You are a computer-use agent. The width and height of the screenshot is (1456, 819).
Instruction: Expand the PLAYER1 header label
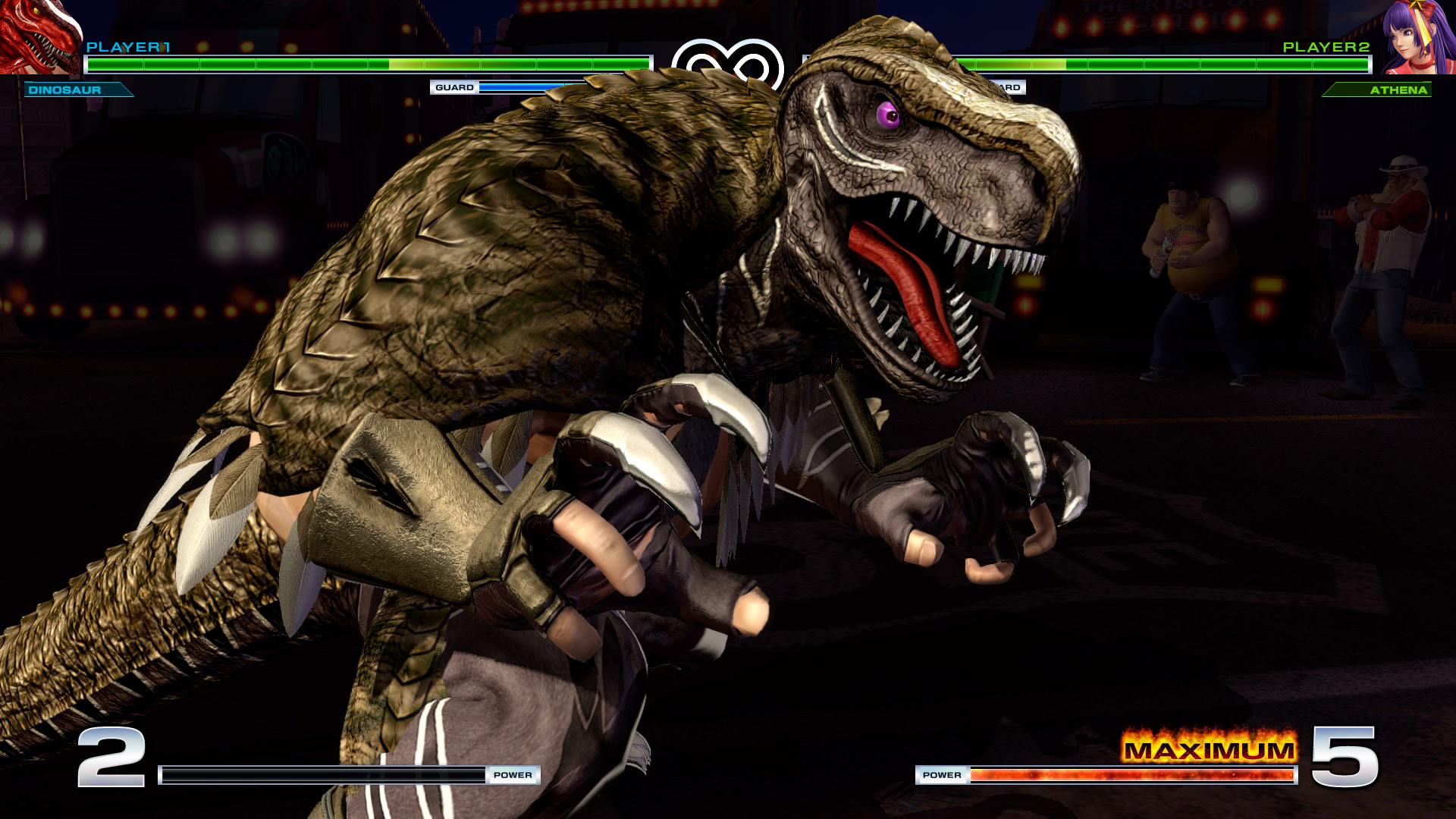pos(129,47)
